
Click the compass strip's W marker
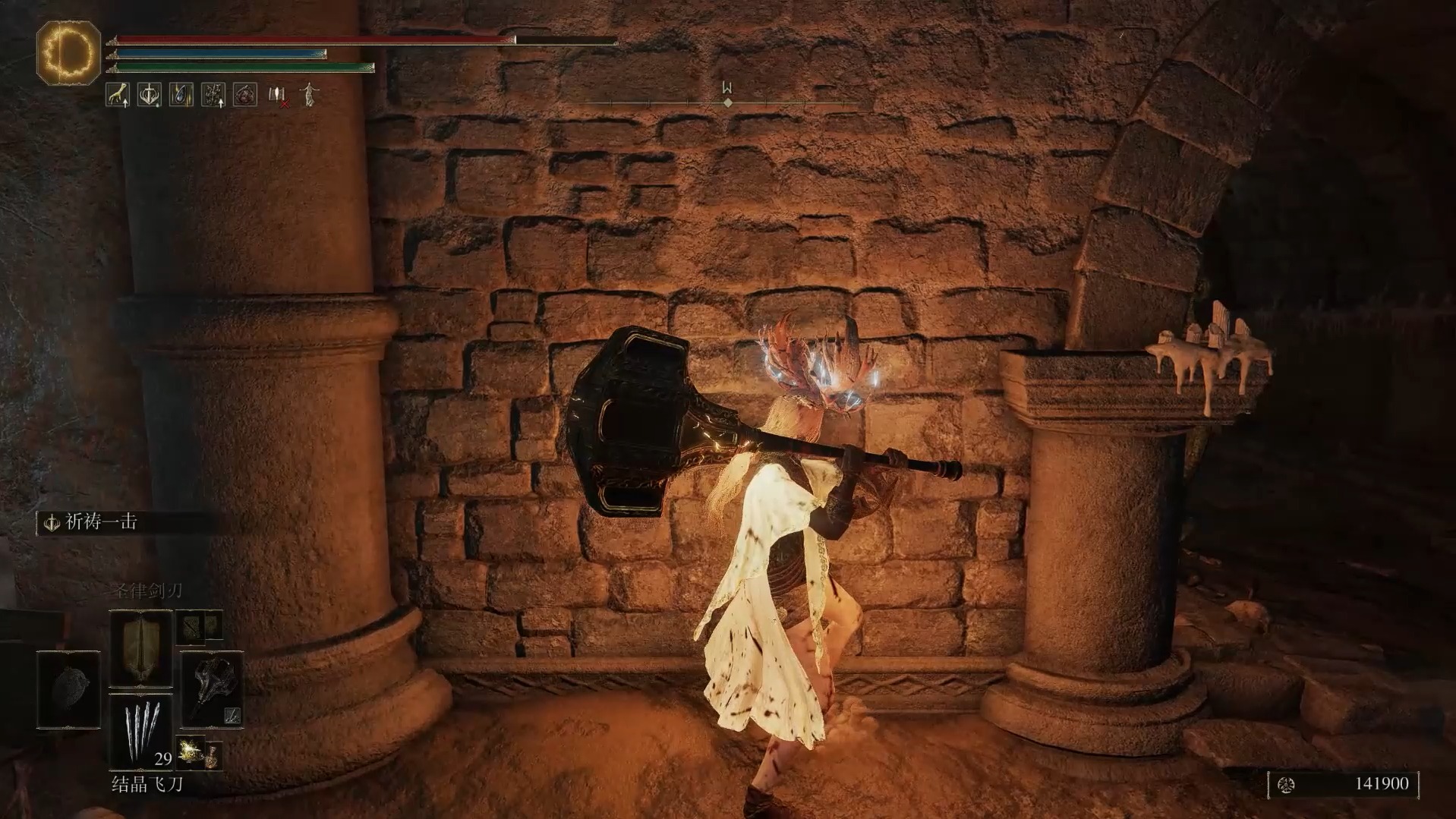point(727,89)
